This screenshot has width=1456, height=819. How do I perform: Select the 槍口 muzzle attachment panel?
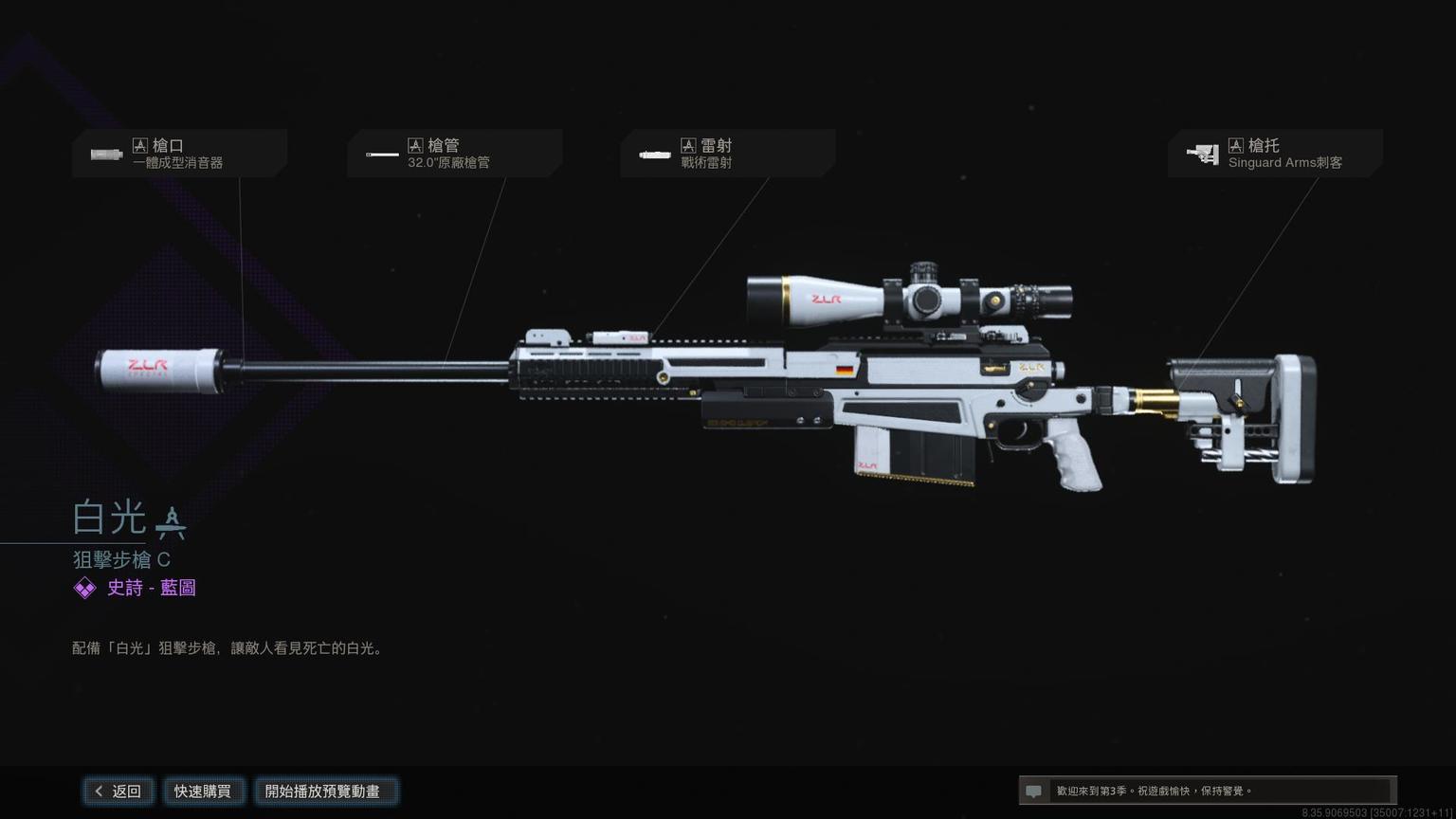(179, 154)
